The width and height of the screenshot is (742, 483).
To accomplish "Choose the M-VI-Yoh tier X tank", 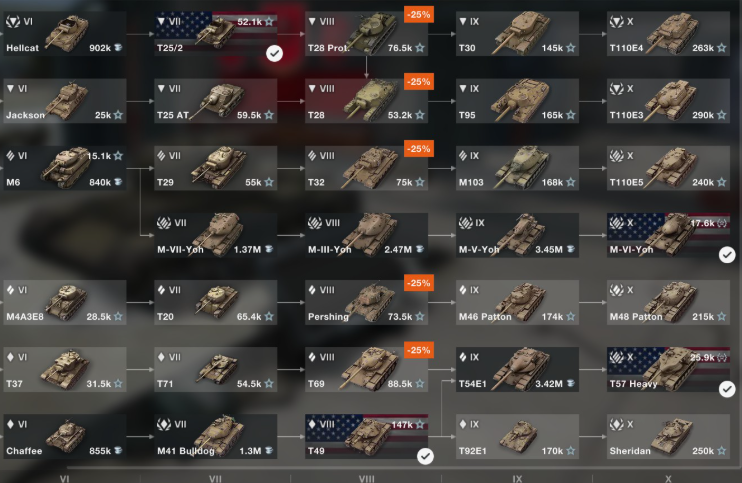I will point(668,235).
